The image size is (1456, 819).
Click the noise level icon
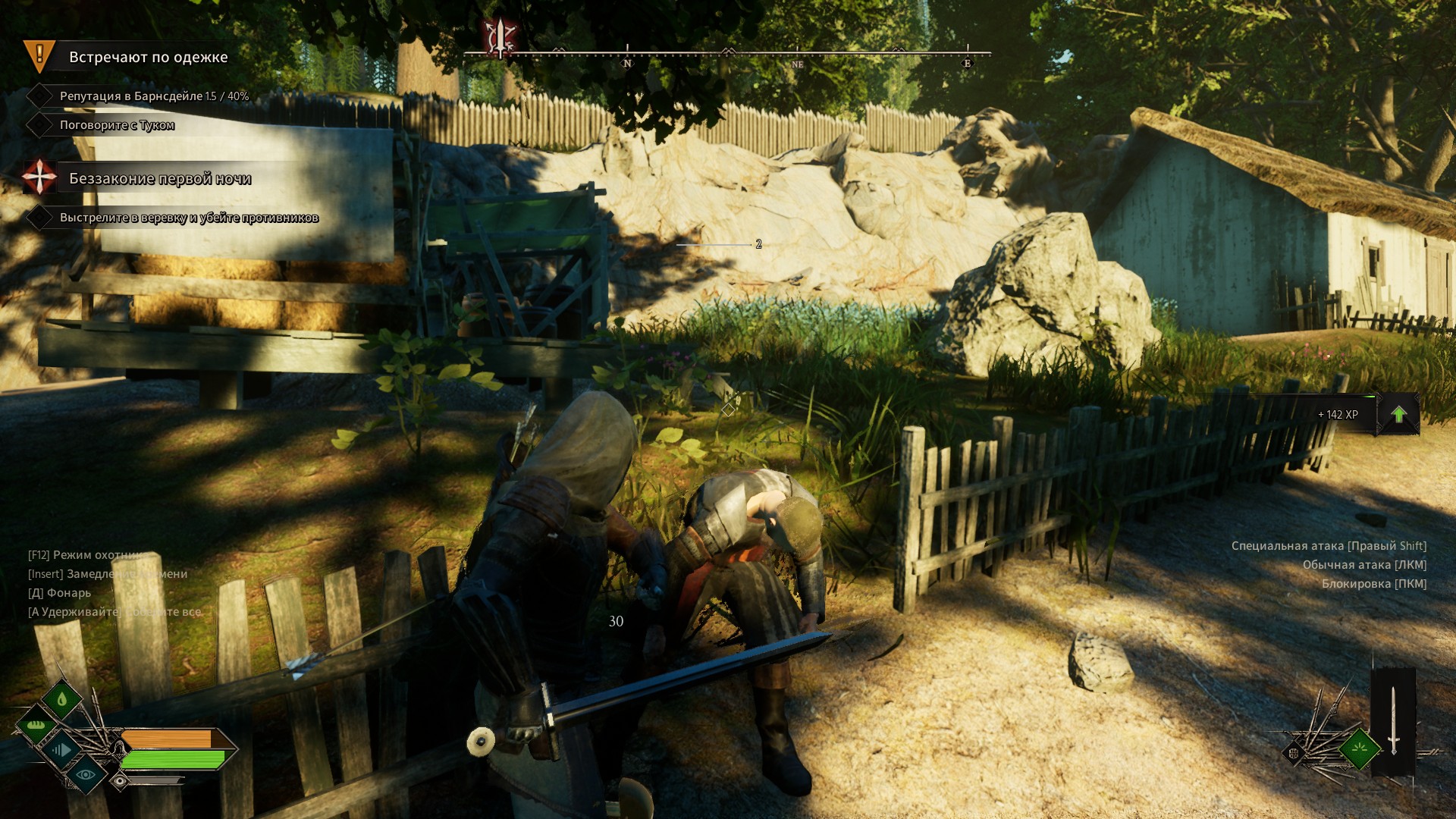coord(61,750)
